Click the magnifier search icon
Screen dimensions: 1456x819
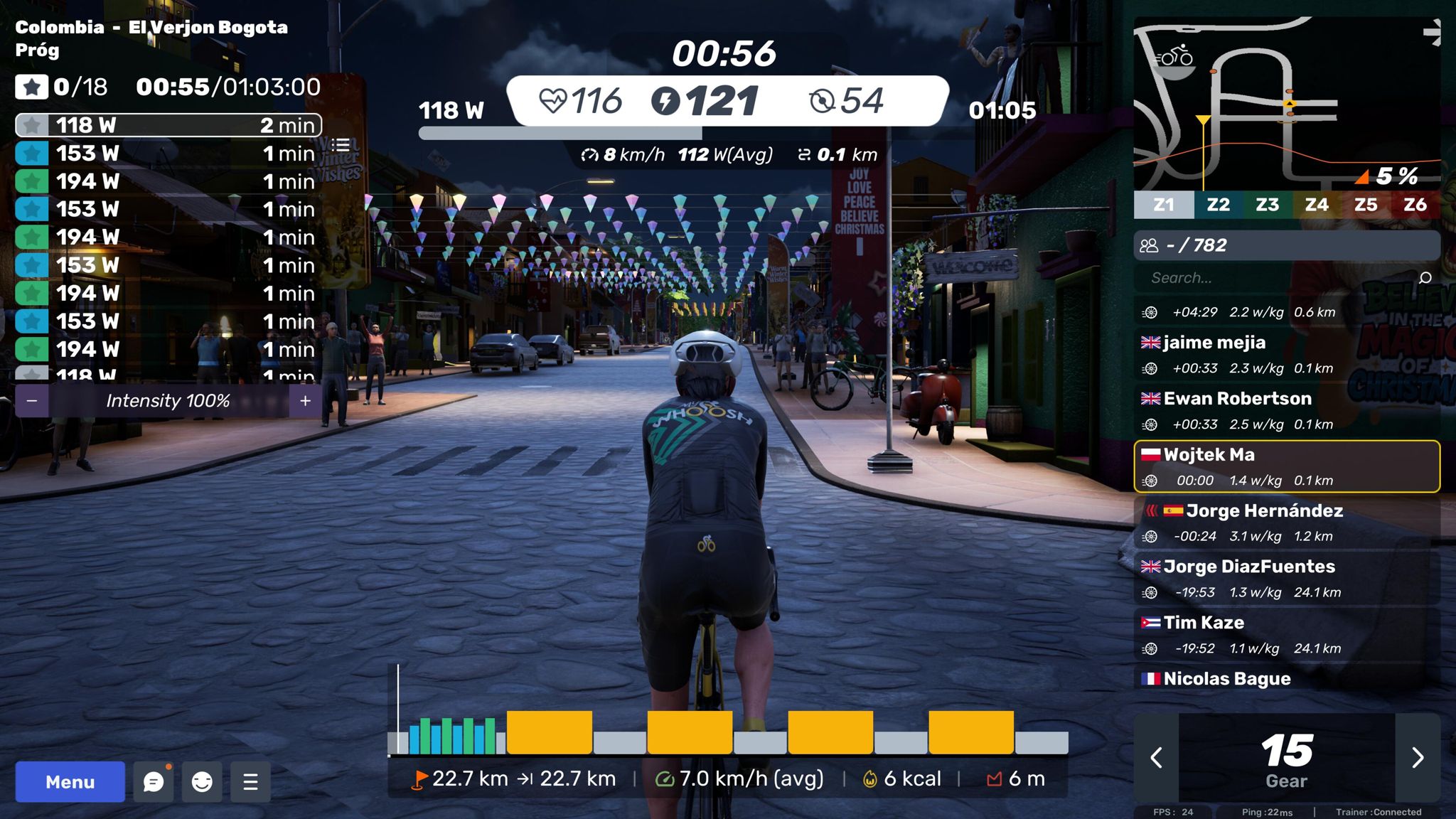coord(1425,278)
